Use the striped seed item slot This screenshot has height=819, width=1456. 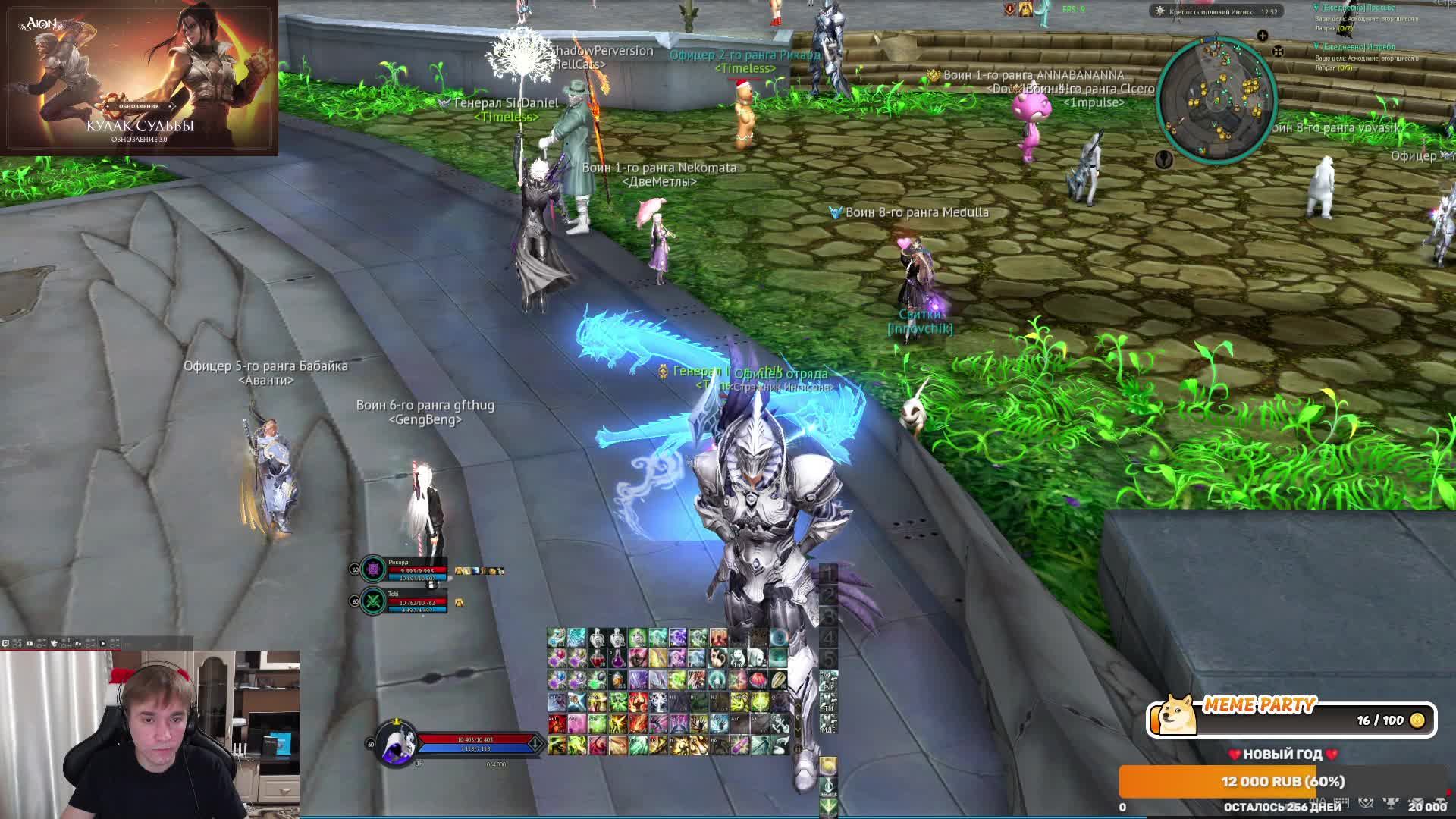pos(778,679)
